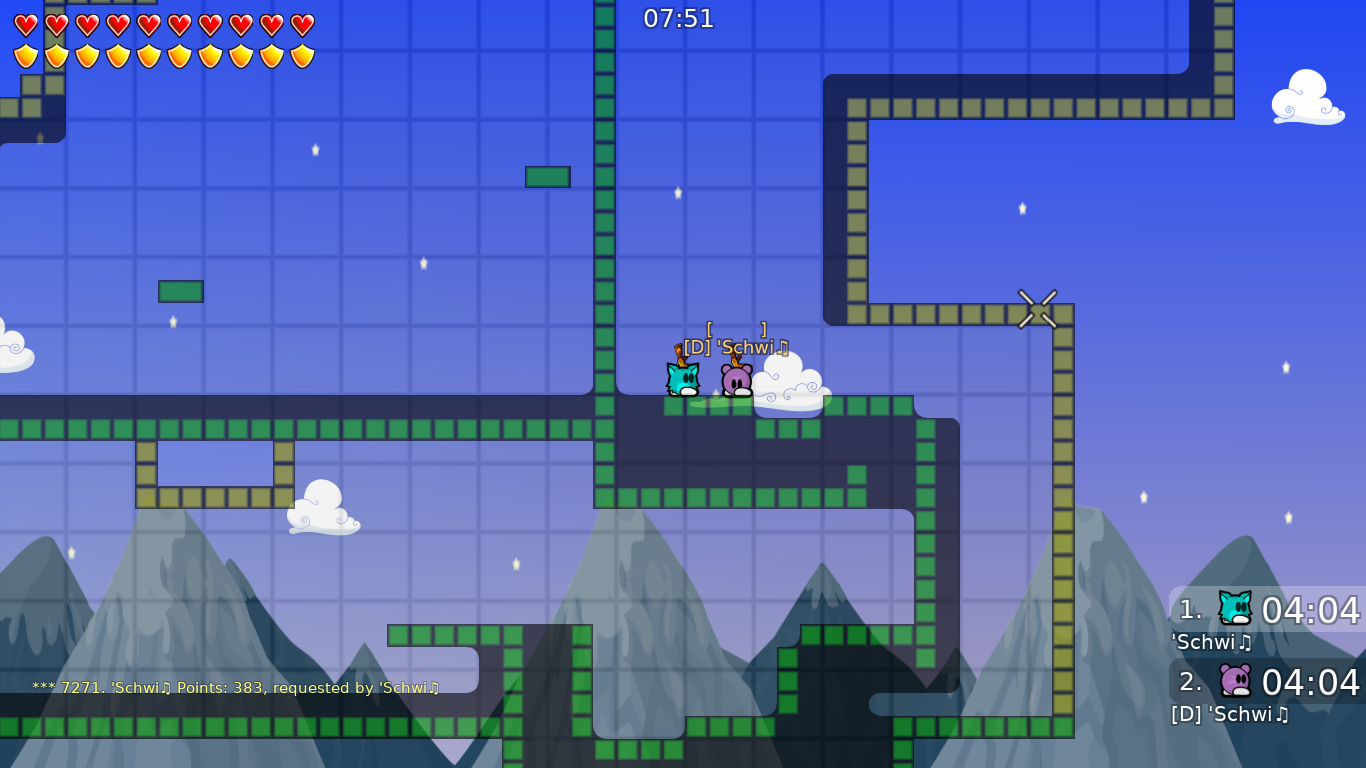
Task: Click the cloud decoration near the two tees
Action: 790,385
